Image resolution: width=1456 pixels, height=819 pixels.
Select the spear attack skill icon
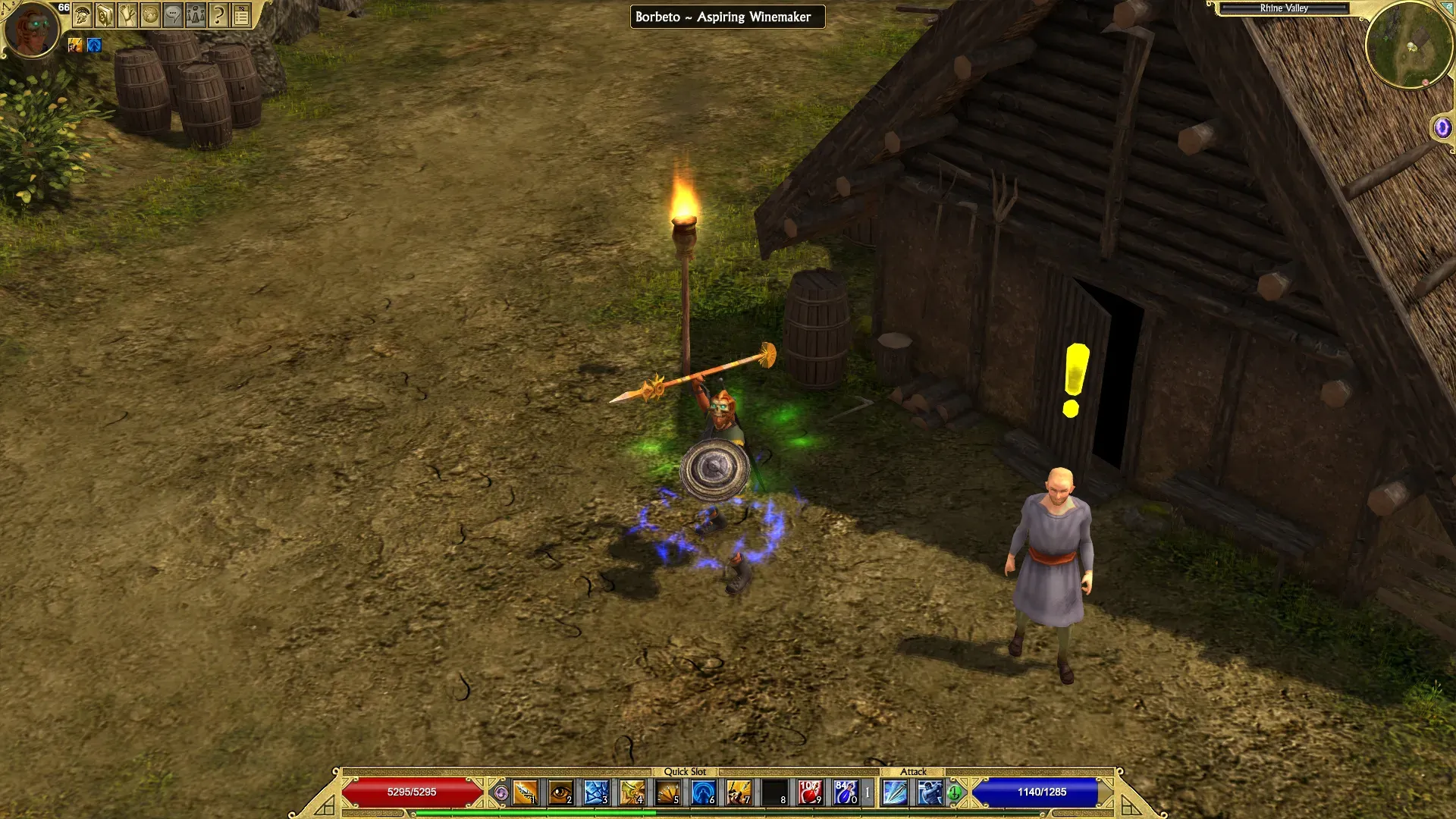pos(895,792)
